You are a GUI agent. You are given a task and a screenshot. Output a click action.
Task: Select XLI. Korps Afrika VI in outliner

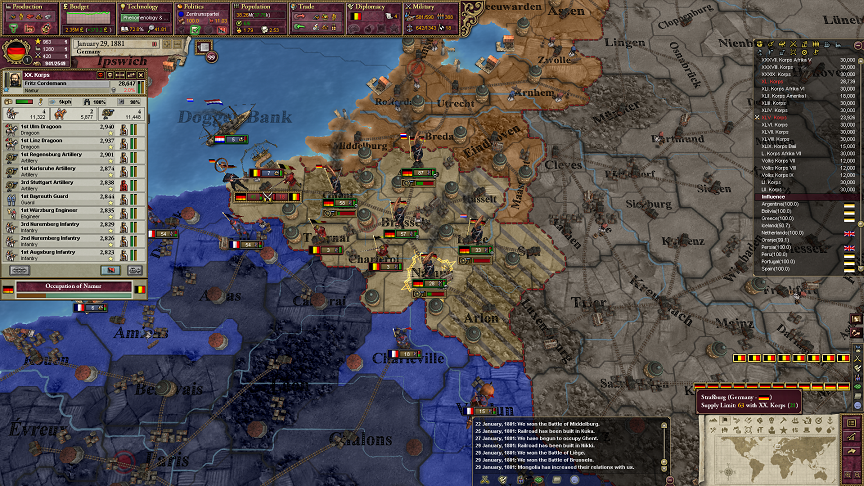[x=790, y=88]
